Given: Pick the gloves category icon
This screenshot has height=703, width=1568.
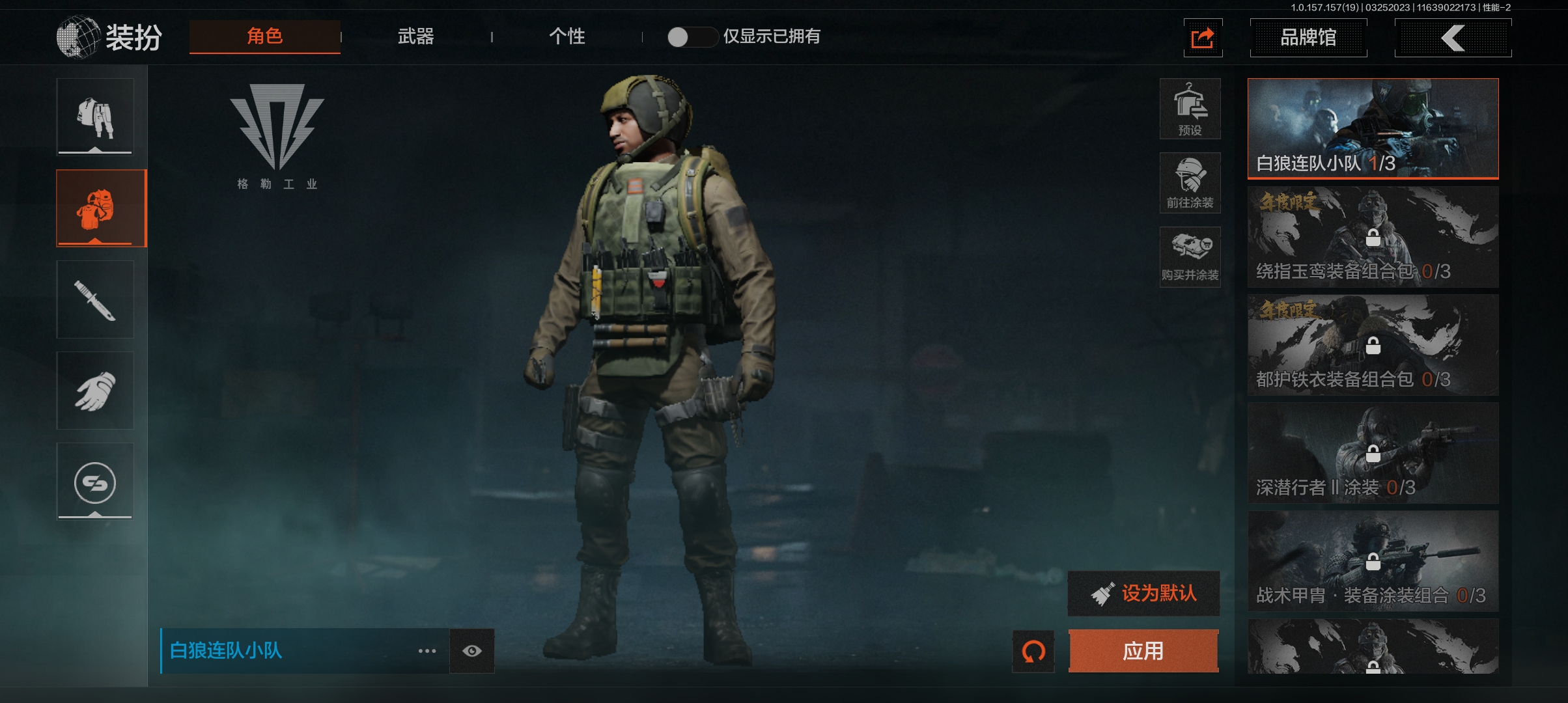Looking at the screenshot, I should coord(95,391).
